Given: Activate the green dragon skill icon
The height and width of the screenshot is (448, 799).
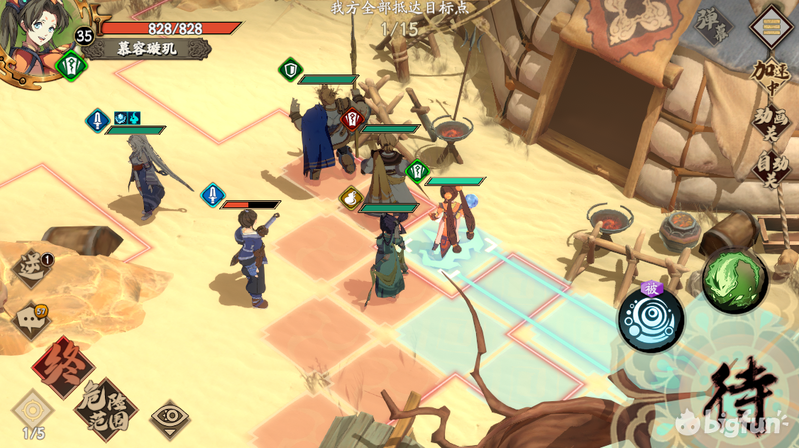Looking at the screenshot, I should click(734, 280).
